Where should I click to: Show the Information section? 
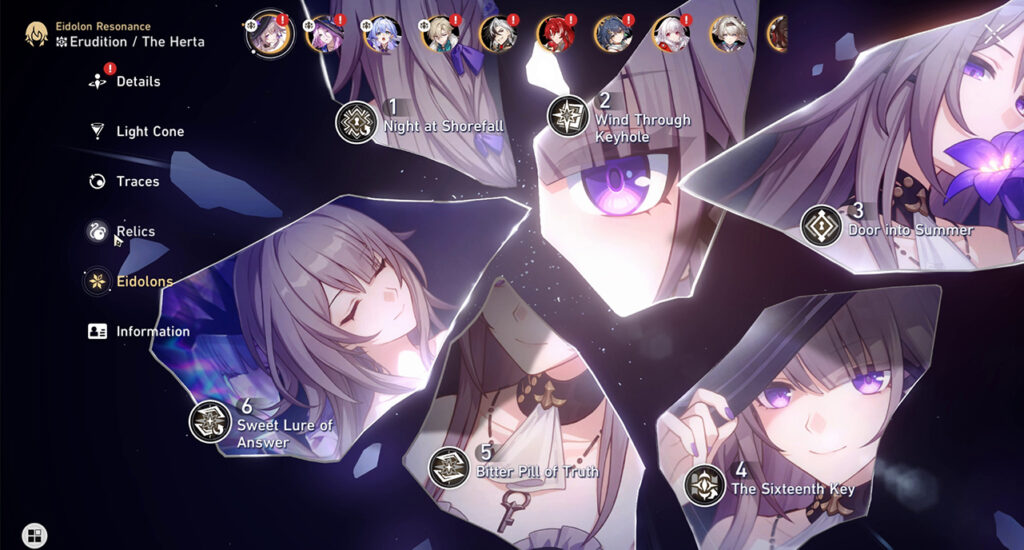(152, 331)
